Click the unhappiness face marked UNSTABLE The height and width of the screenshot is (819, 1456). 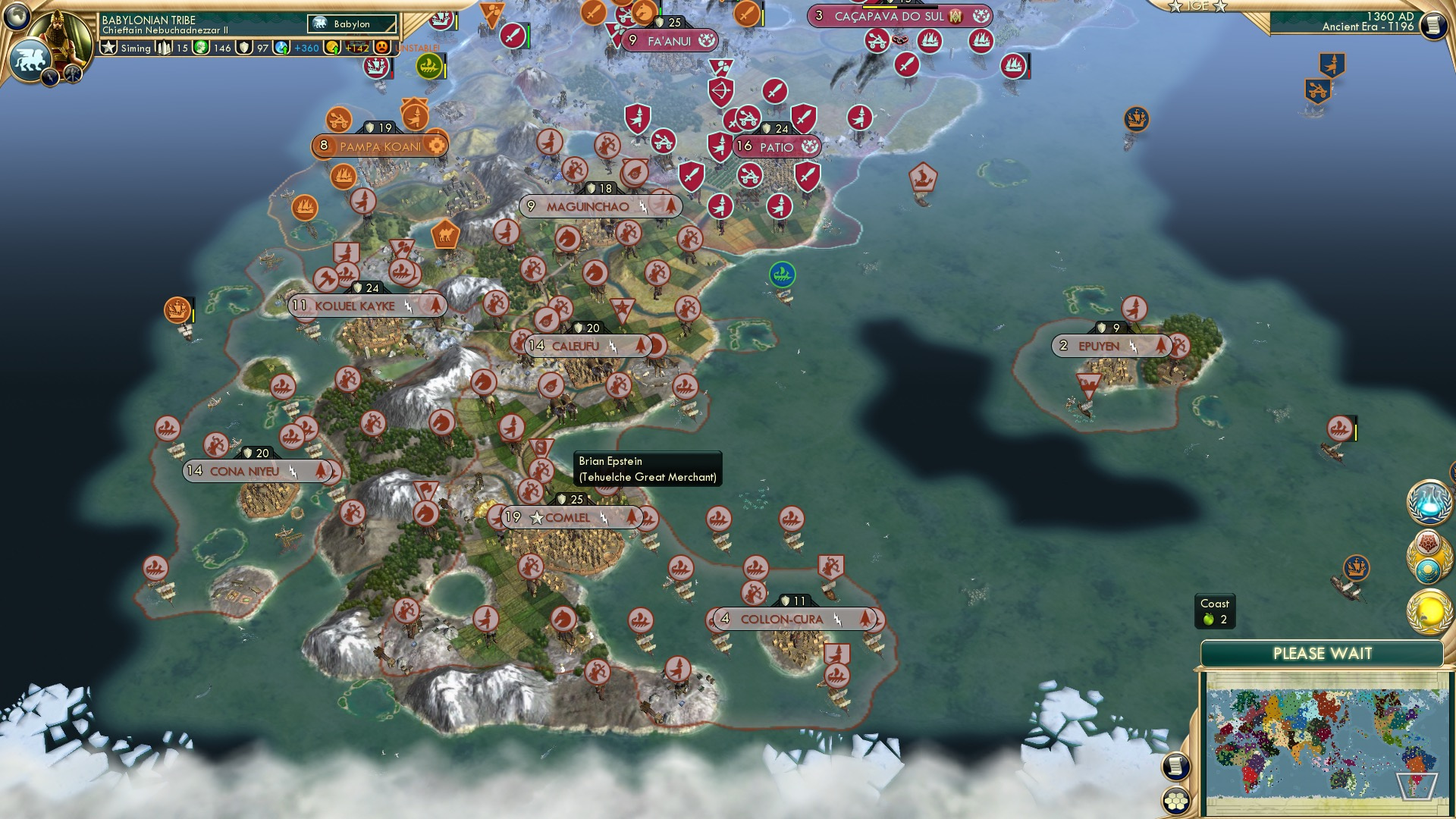381,46
